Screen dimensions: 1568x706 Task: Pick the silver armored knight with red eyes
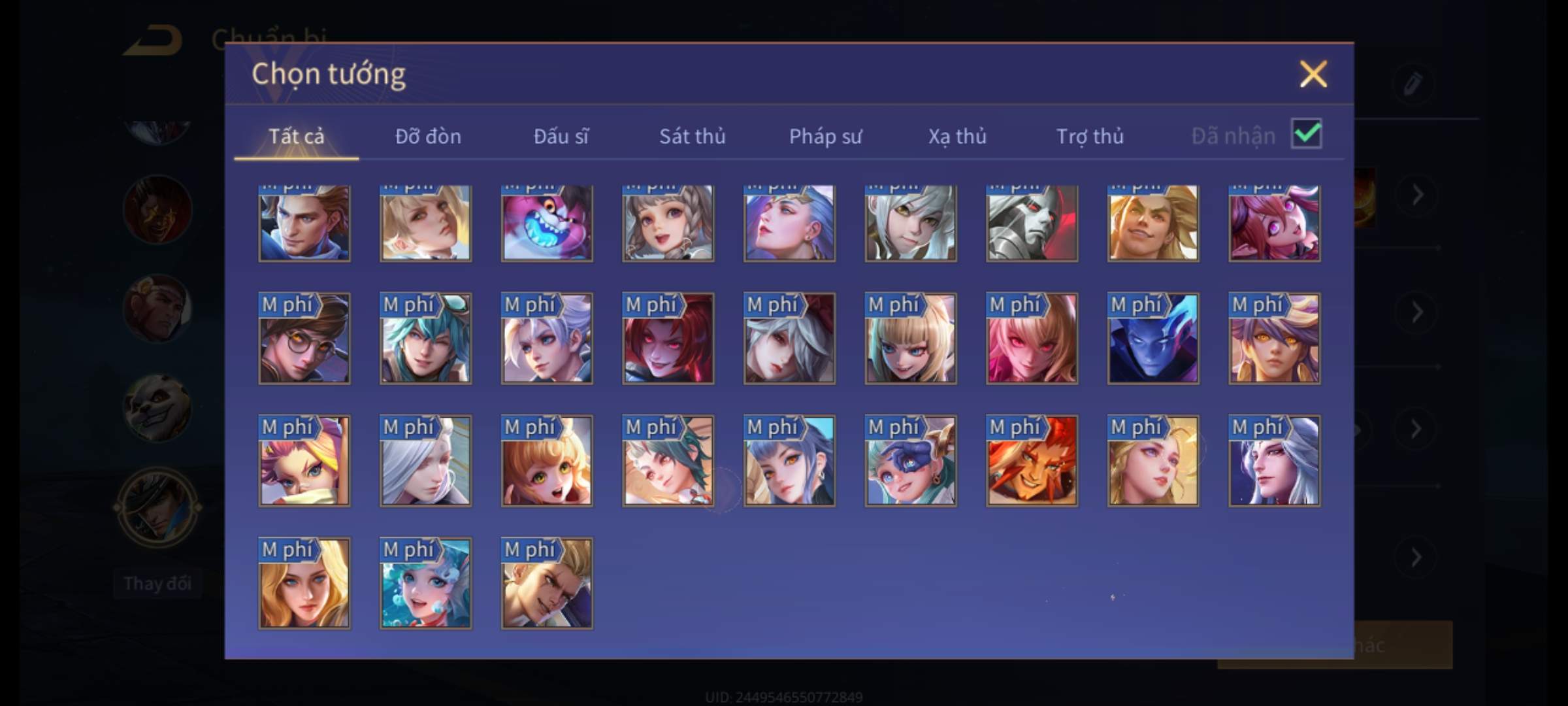(1032, 223)
